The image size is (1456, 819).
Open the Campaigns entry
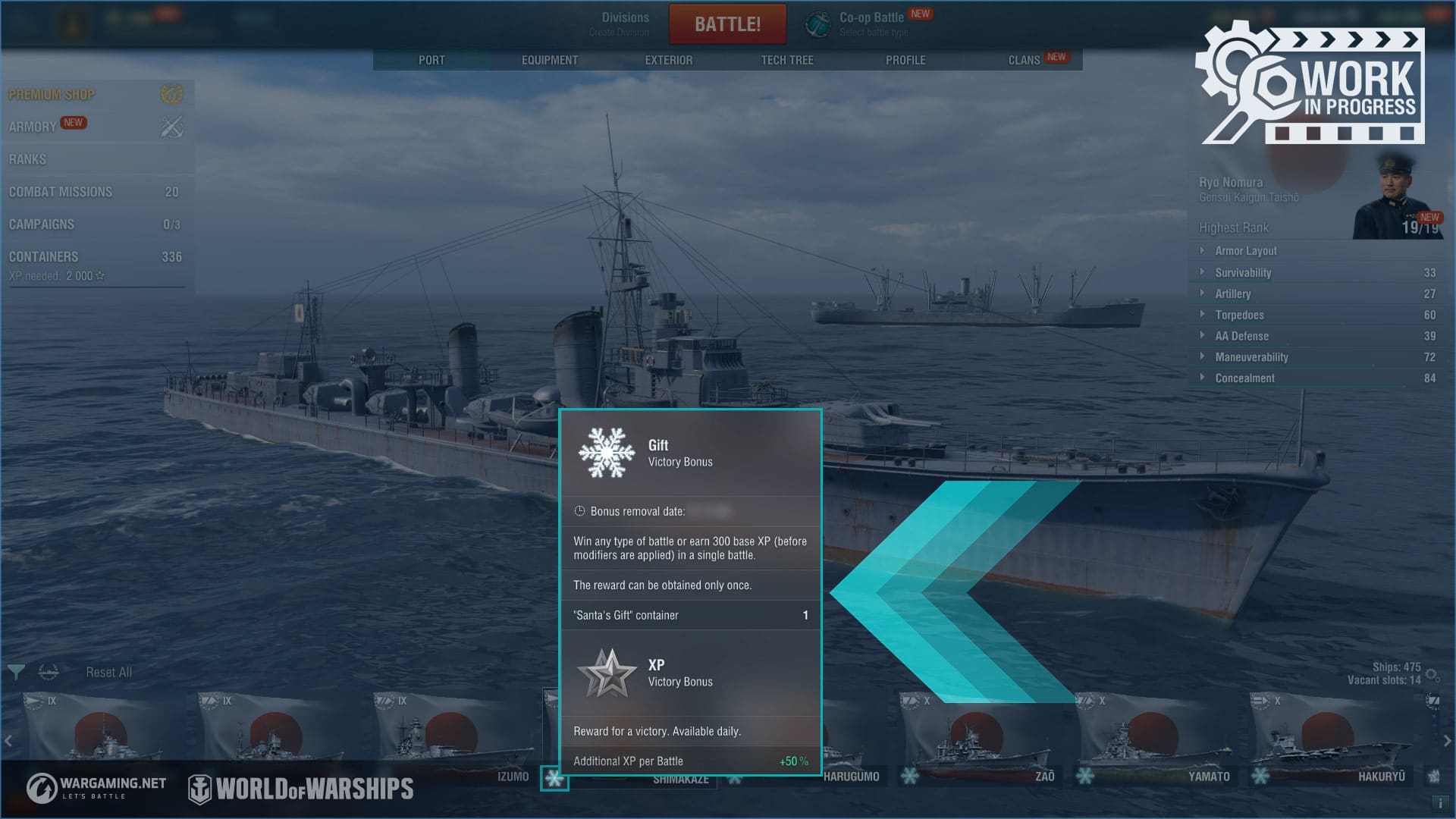click(42, 224)
